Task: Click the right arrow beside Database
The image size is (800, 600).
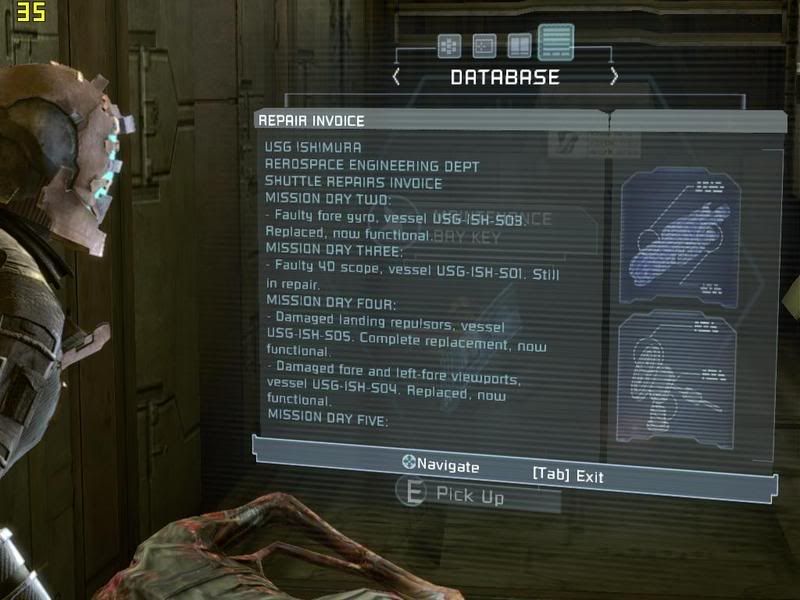Action: [613, 77]
